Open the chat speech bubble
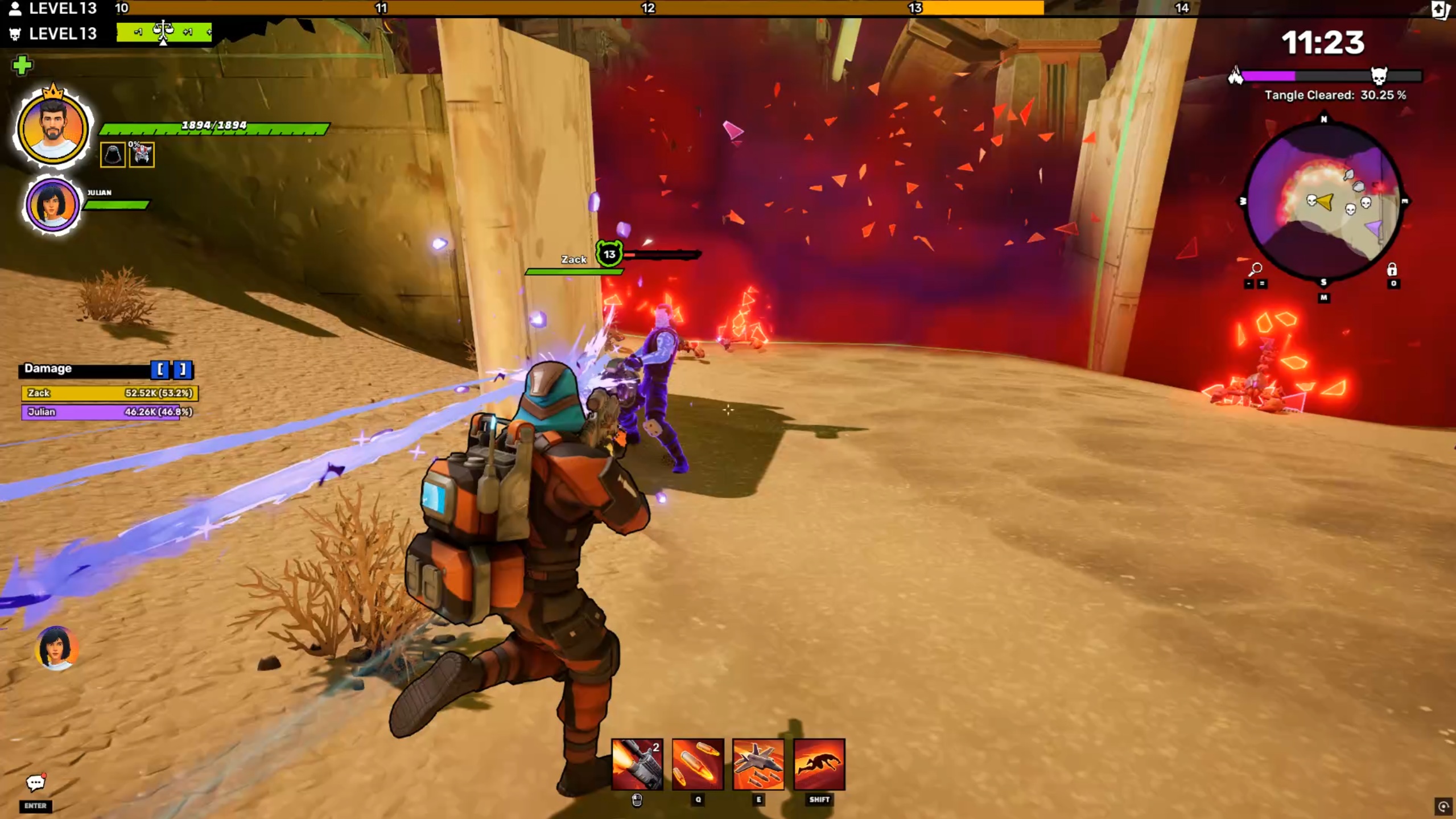1456x819 pixels. click(x=35, y=784)
